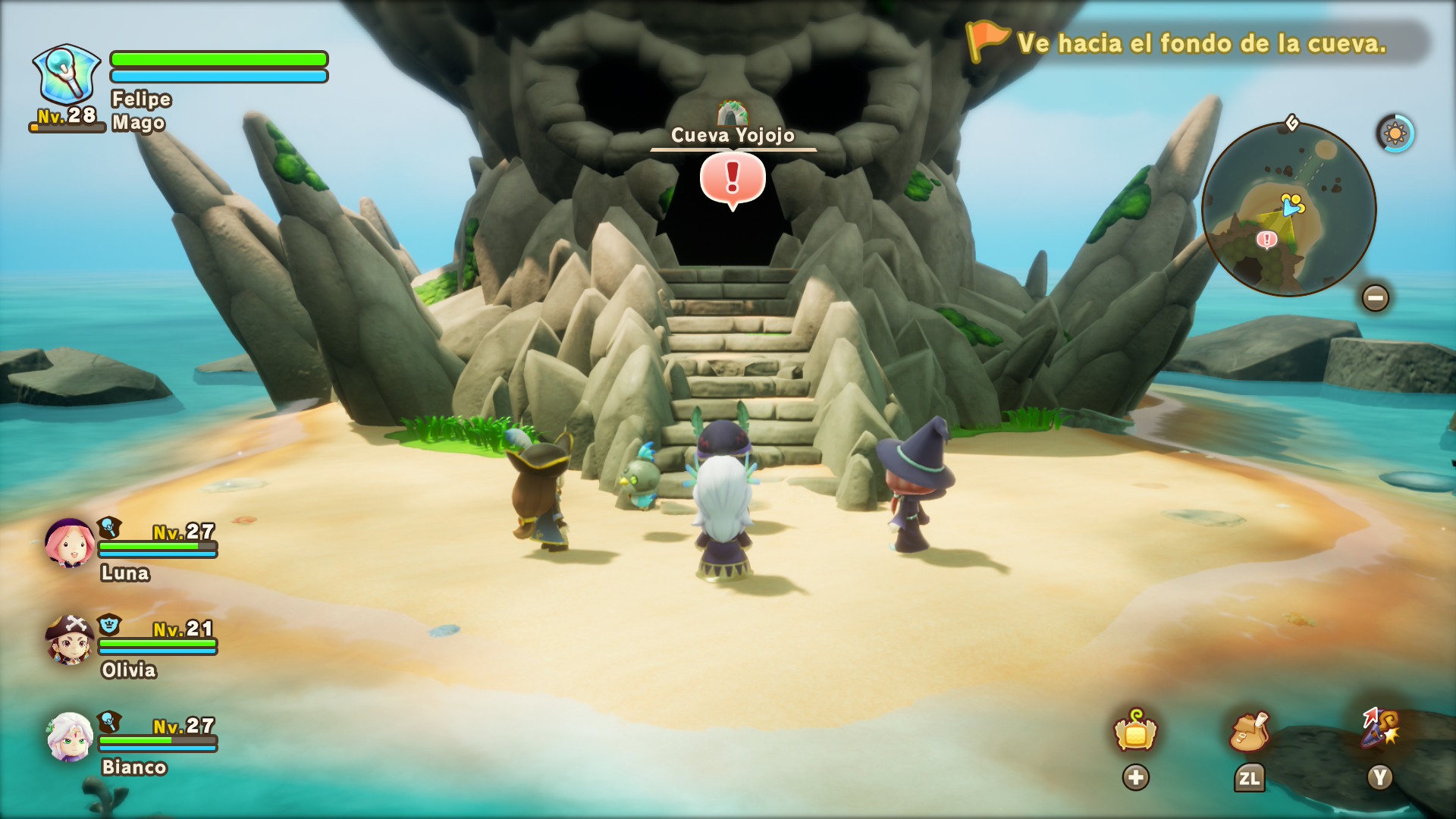Click the red exclamation marker on minimap
Screen dimensions: 1456x819
coord(1266,240)
